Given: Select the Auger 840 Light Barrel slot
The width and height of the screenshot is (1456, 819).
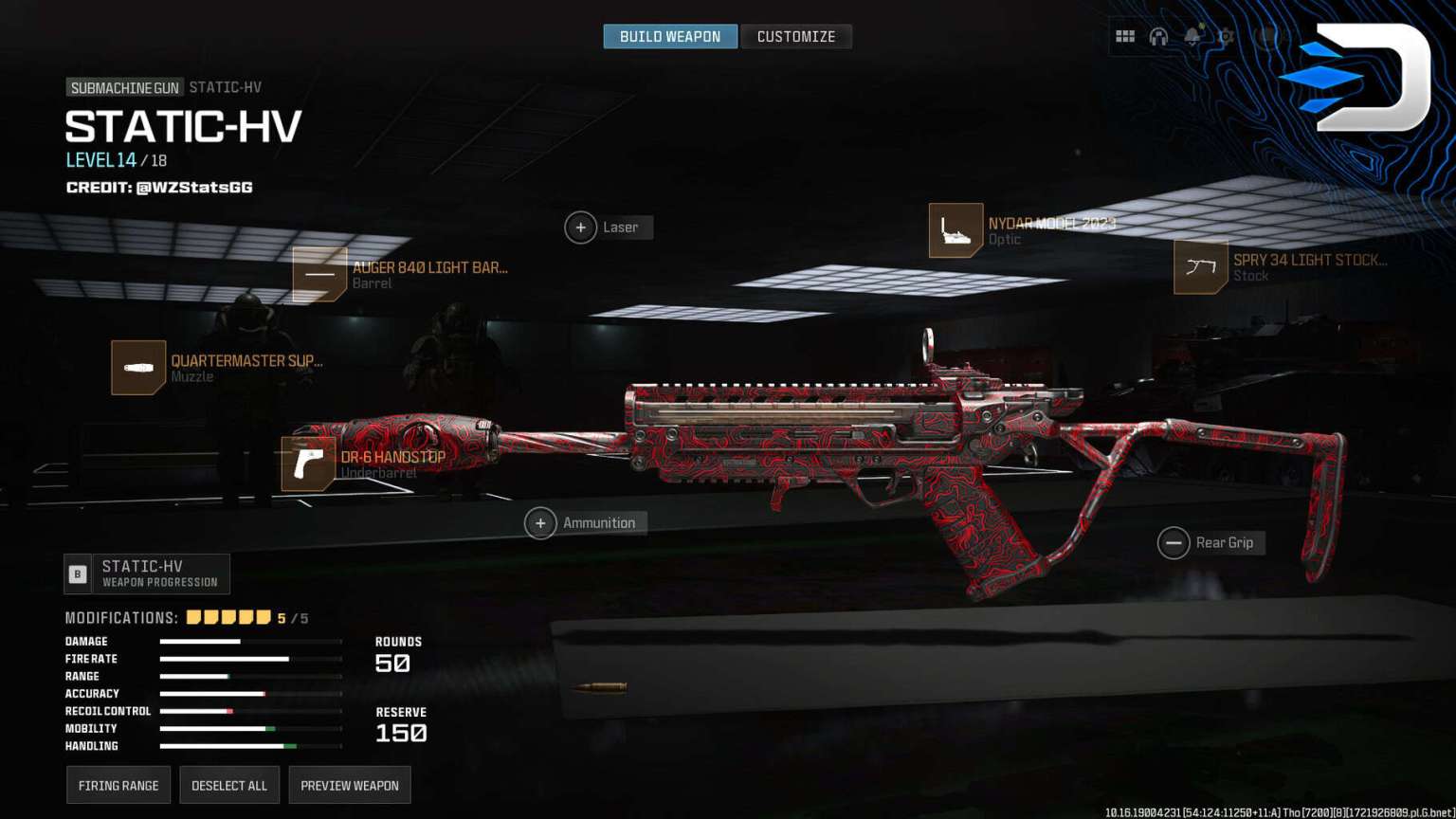Looking at the screenshot, I should pos(319,275).
